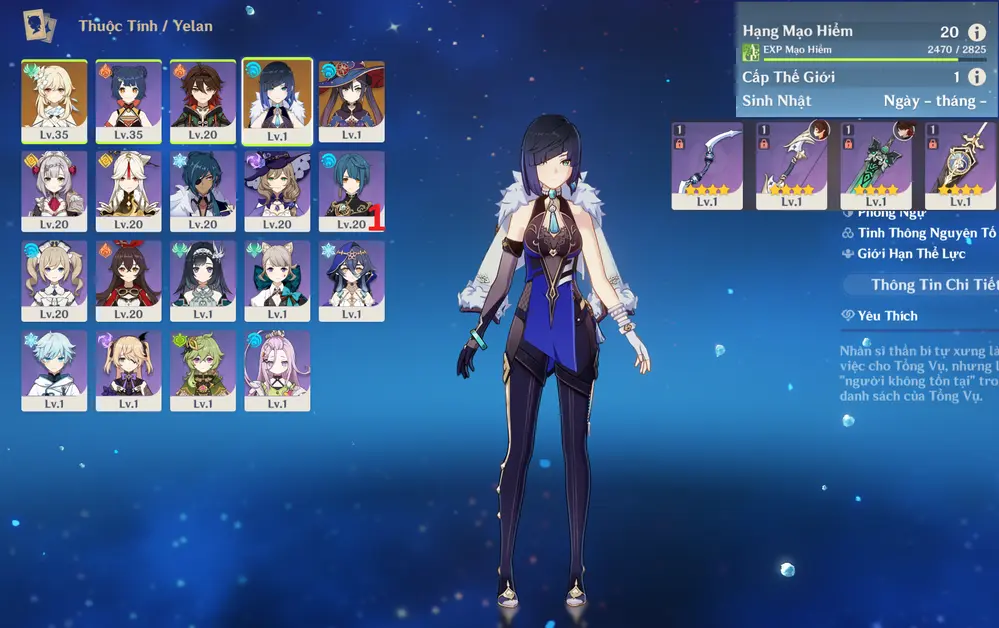Screen dimensions: 999x628
Task: Pick Barbara's character card
Action: click(x=54, y=279)
